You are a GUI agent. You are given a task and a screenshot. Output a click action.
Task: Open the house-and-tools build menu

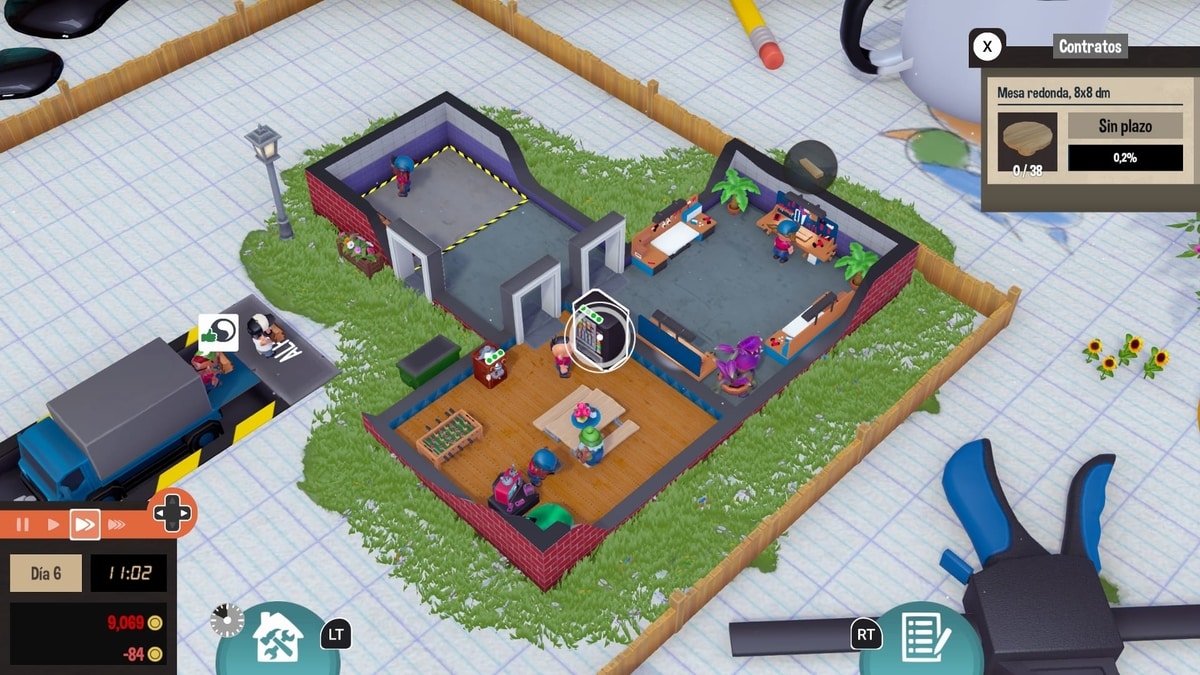278,637
